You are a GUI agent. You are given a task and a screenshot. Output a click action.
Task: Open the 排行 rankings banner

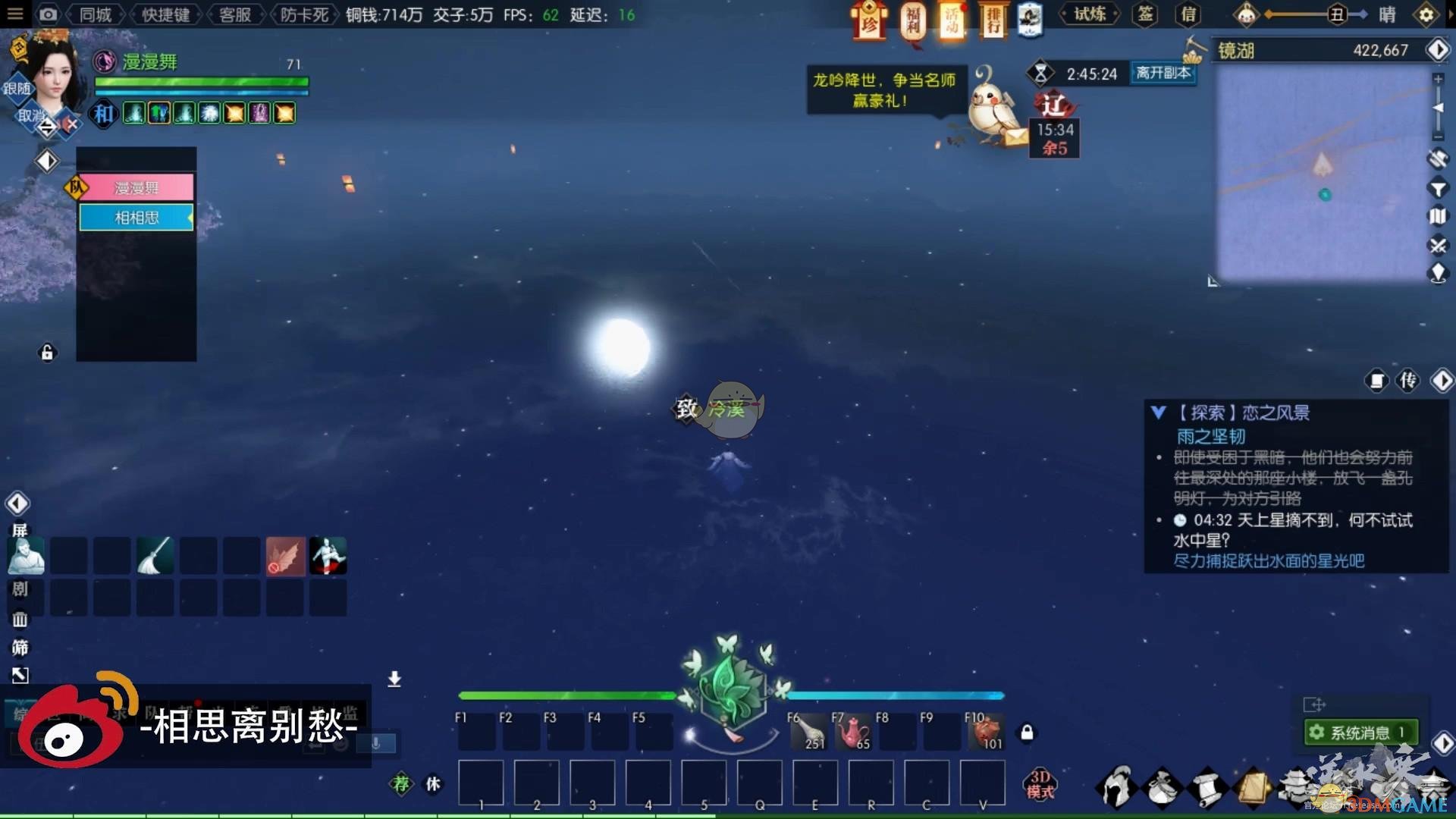993,20
